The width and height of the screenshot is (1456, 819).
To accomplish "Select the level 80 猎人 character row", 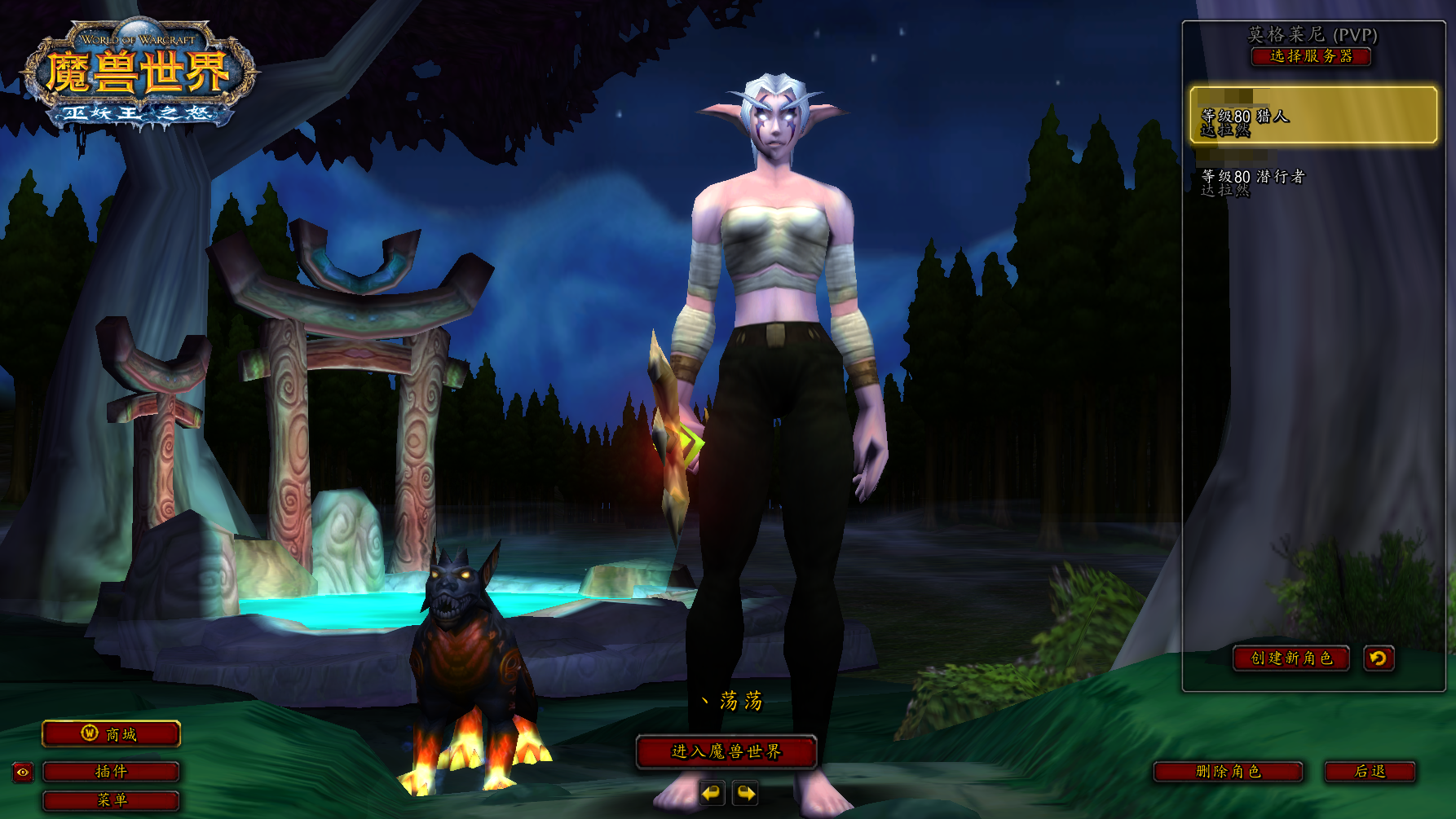I will [x=1313, y=116].
